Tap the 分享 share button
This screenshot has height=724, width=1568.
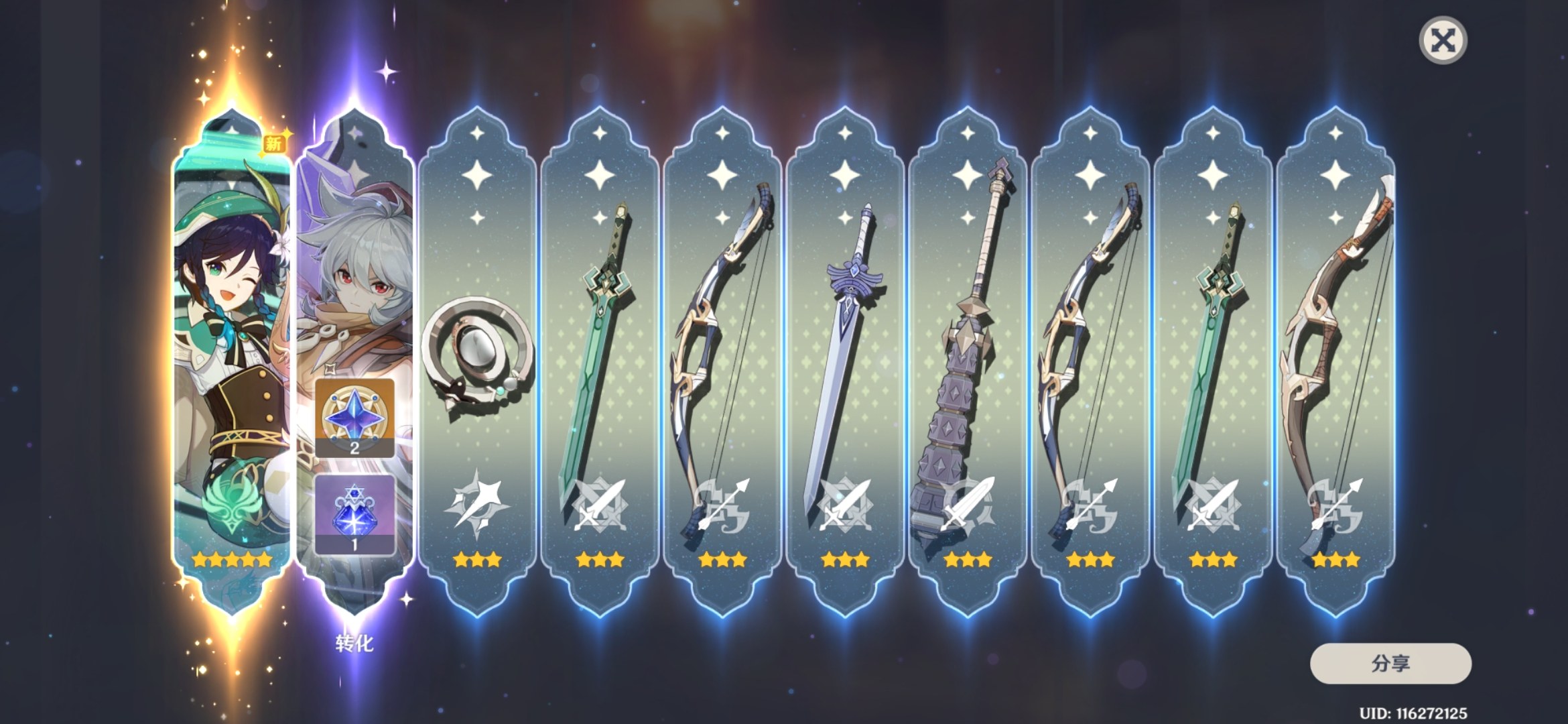click(x=1390, y=664)
